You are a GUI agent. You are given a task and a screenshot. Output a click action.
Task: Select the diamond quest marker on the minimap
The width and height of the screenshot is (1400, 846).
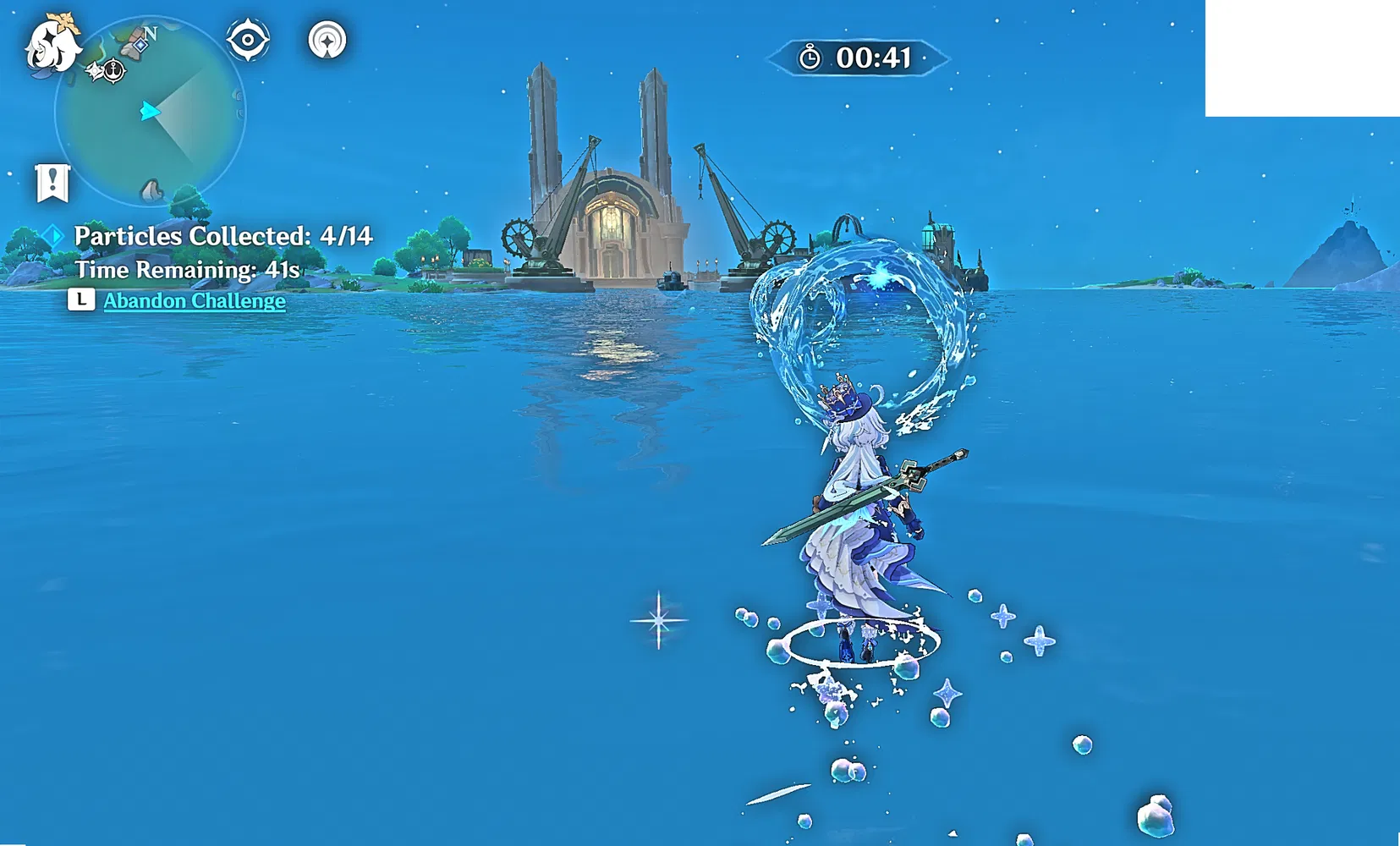click(140, 44)
